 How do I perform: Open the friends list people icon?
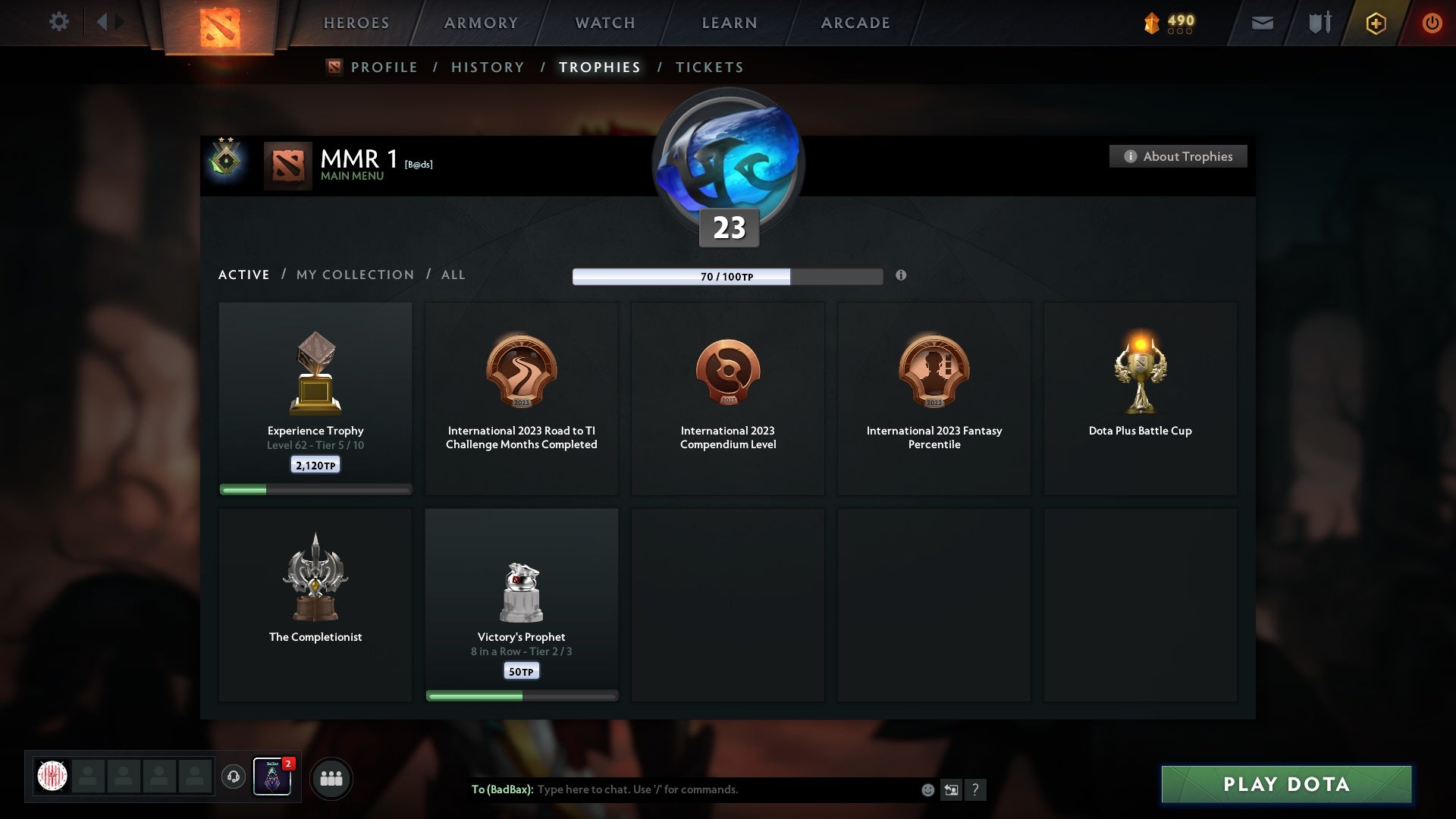(x=331, y=778)
